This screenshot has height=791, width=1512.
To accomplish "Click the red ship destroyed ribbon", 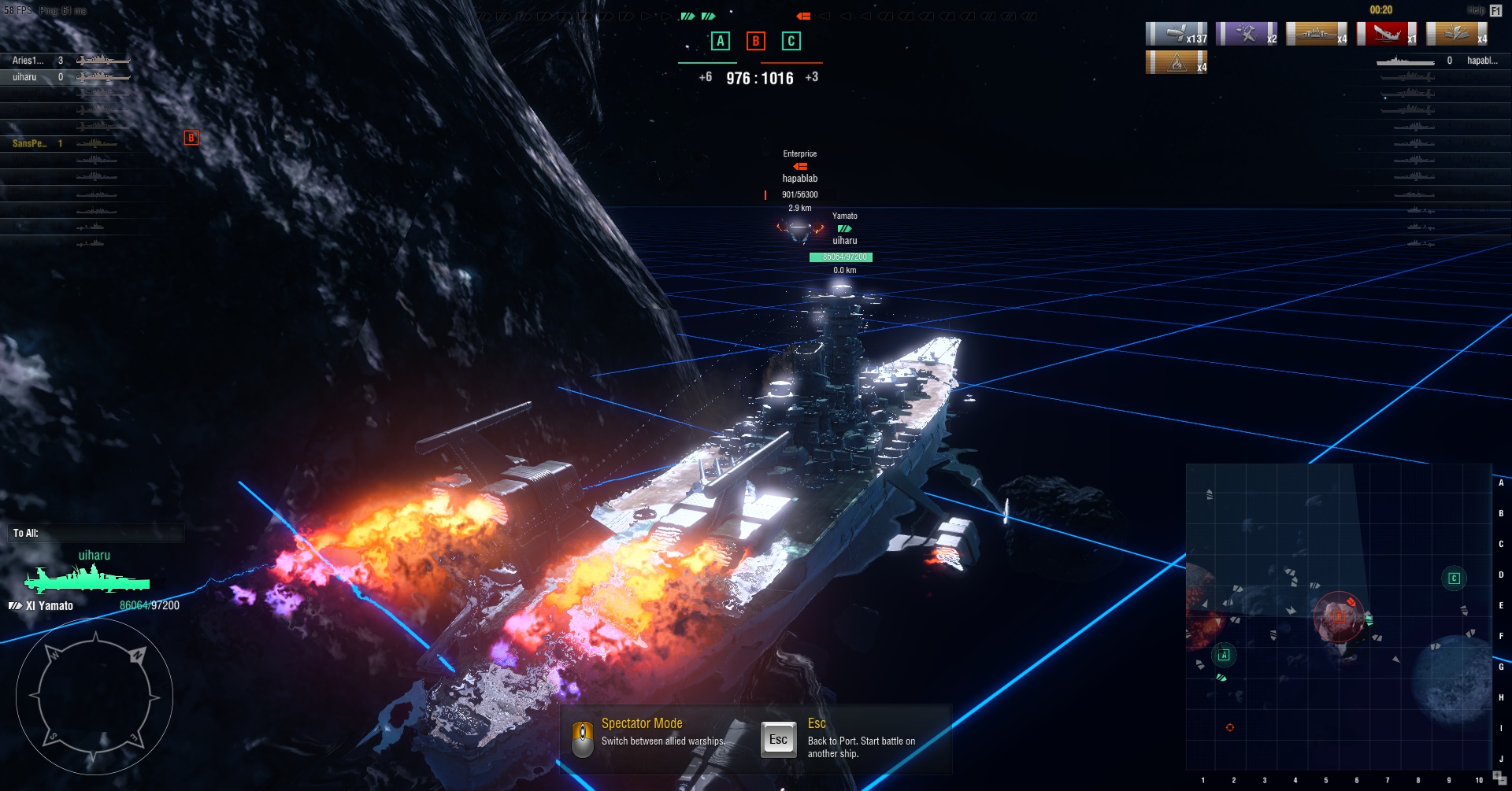I will (1387, 34).
